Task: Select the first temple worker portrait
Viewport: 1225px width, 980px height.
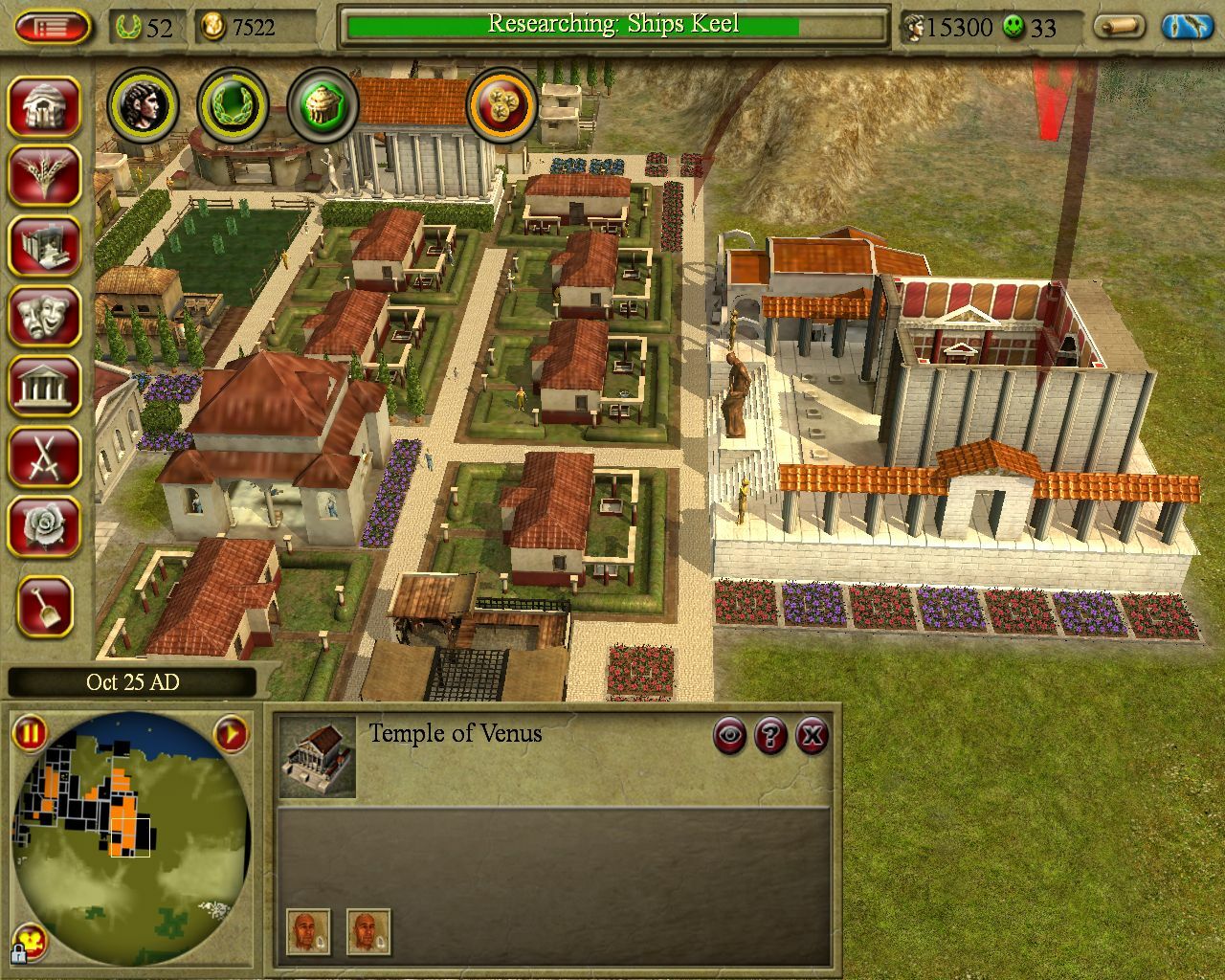Action: click(308, 932)
